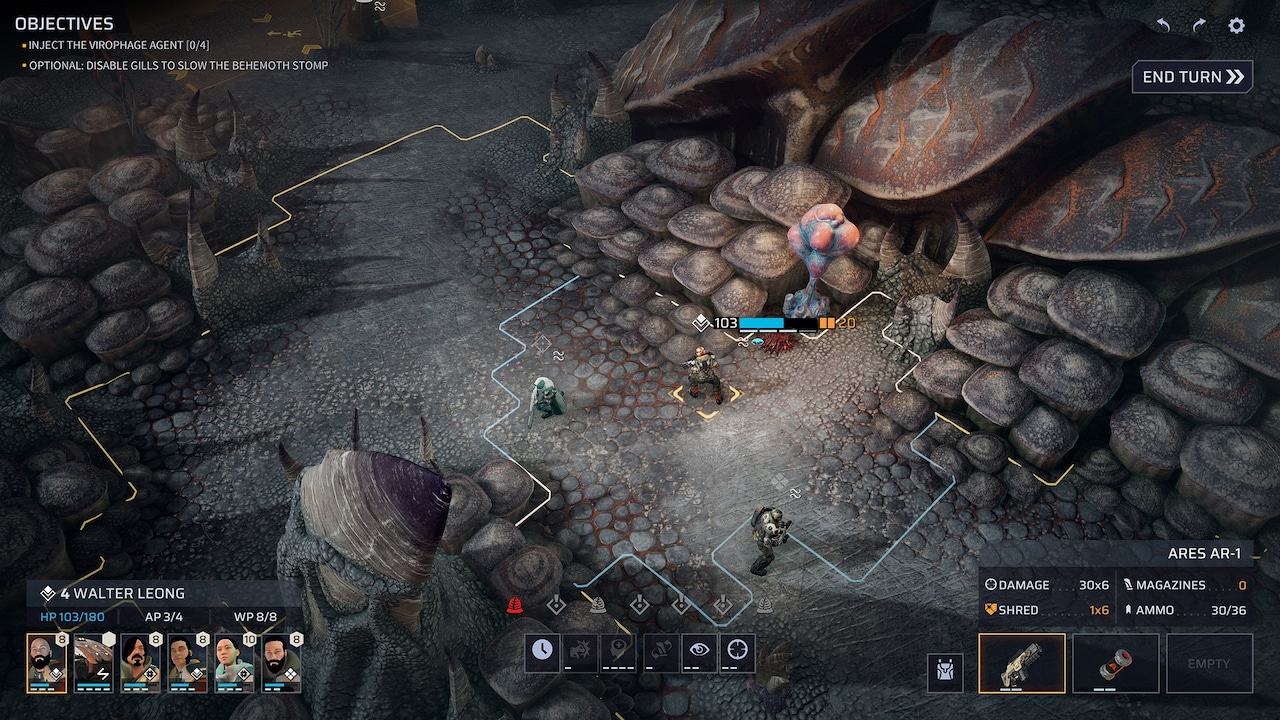Select the Ares AR-1 rifle slot
The width and height of the screenshot is (1280, 720).
click(x=1021, y=662)
